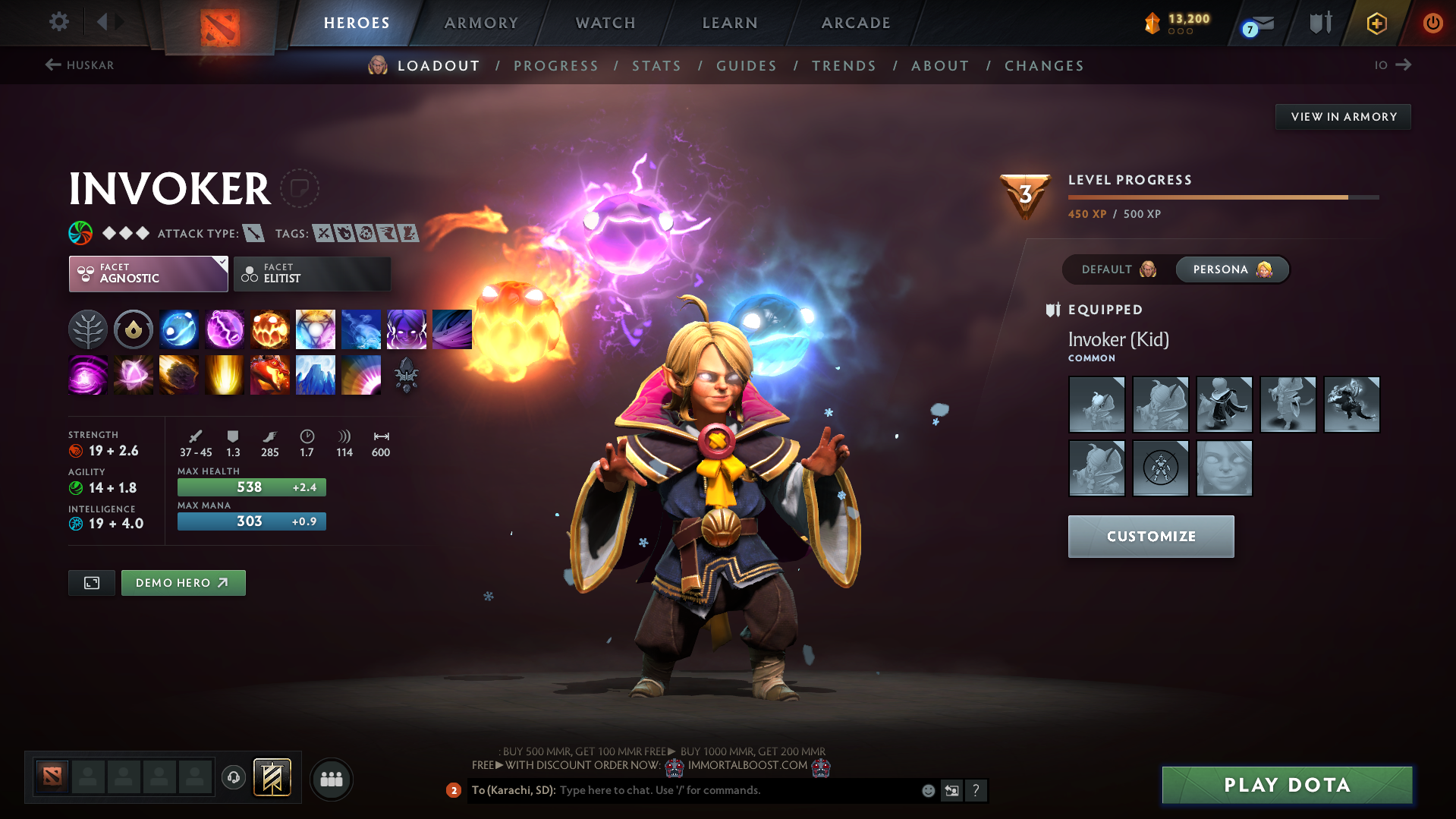Click the level progress bar
Image resolution: width=1456 pixels, height=819 pixels.
point(1222,197)
